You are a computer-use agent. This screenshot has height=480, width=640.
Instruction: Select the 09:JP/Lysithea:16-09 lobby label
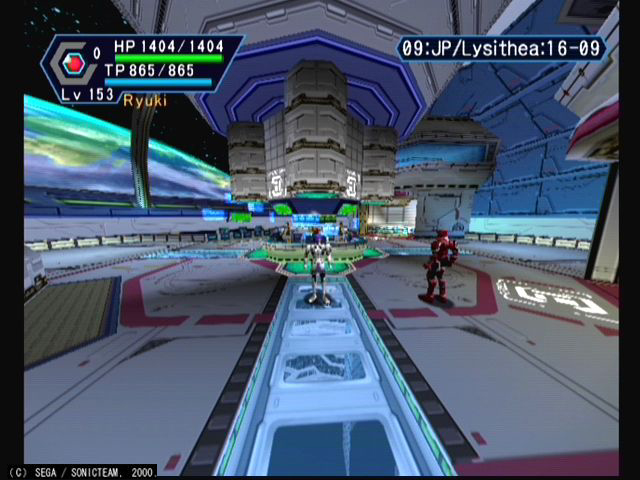click(501, 48)
